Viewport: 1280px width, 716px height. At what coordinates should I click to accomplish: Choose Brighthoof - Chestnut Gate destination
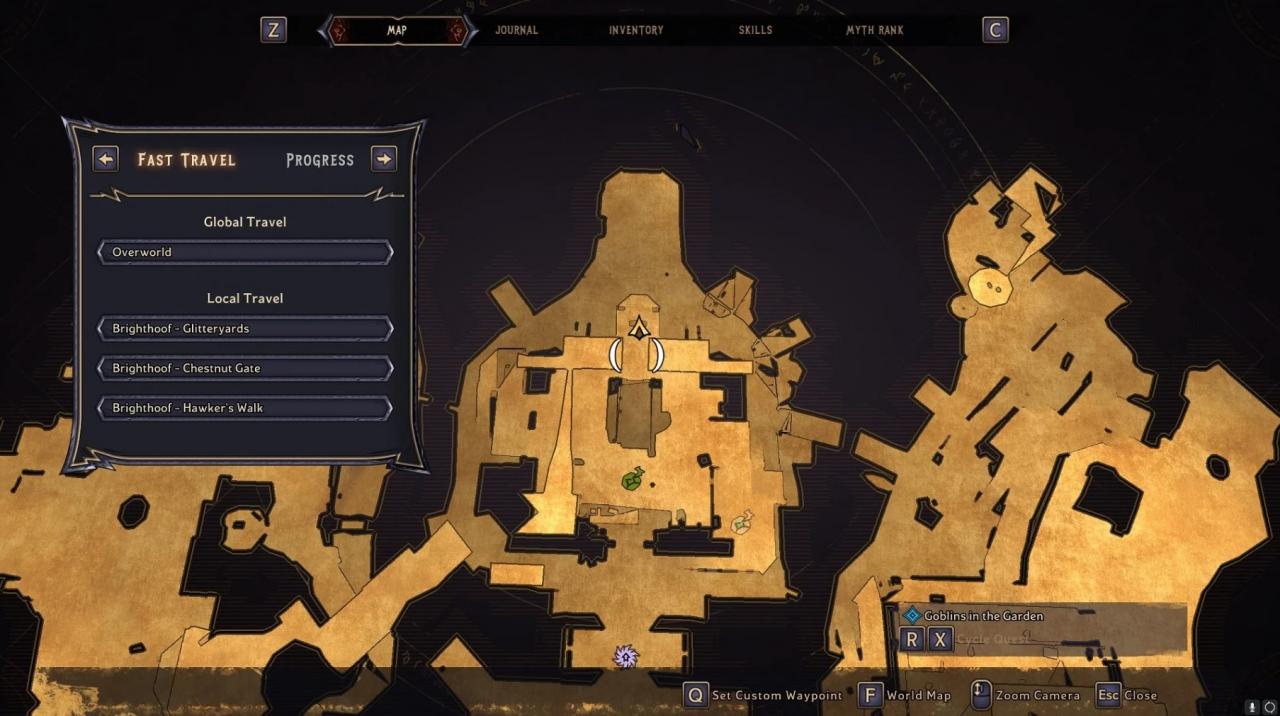coord(245,368)
